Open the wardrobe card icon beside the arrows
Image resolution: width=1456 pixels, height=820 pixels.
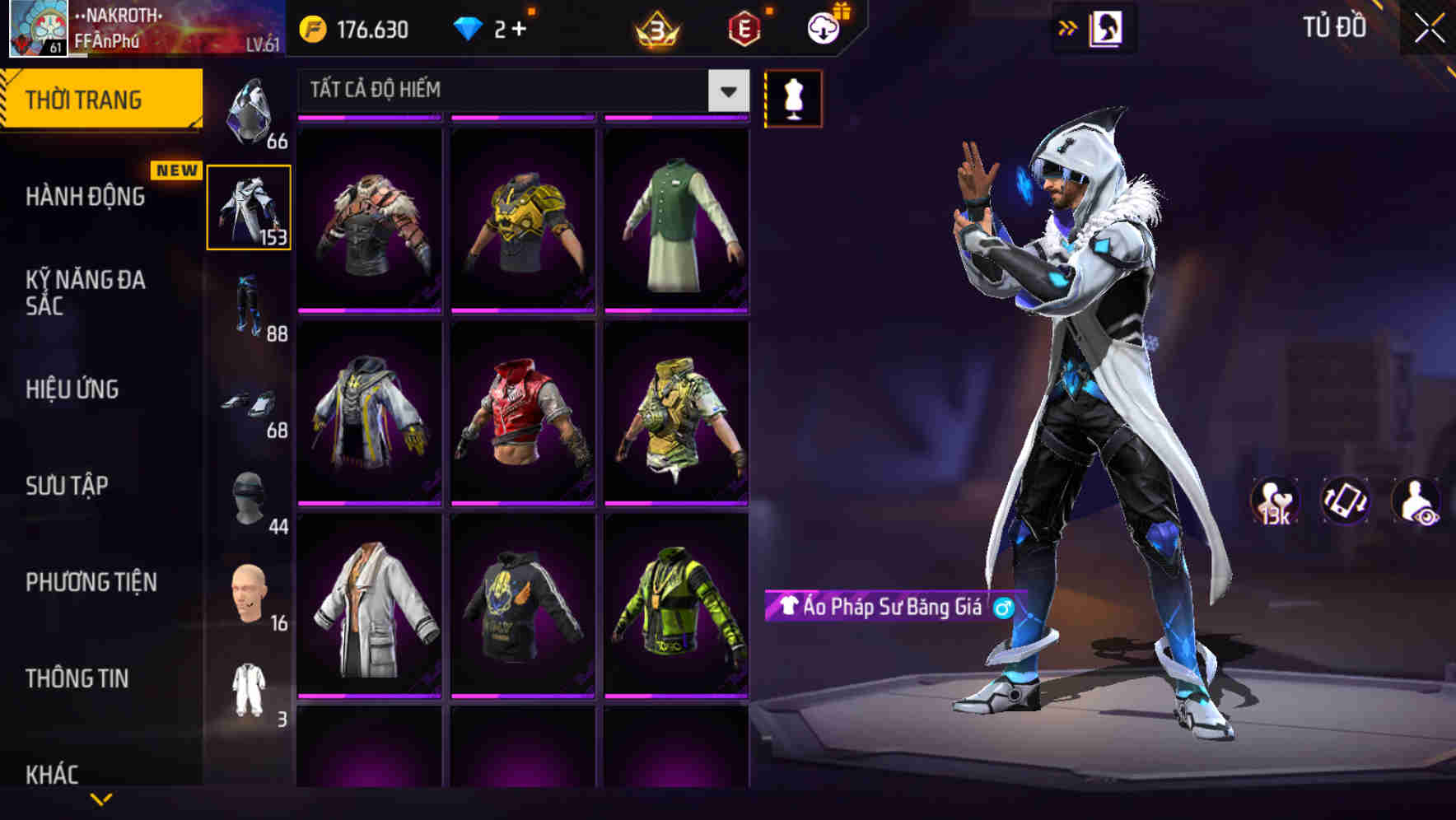pyautogui.click(x=1108, y=27)
